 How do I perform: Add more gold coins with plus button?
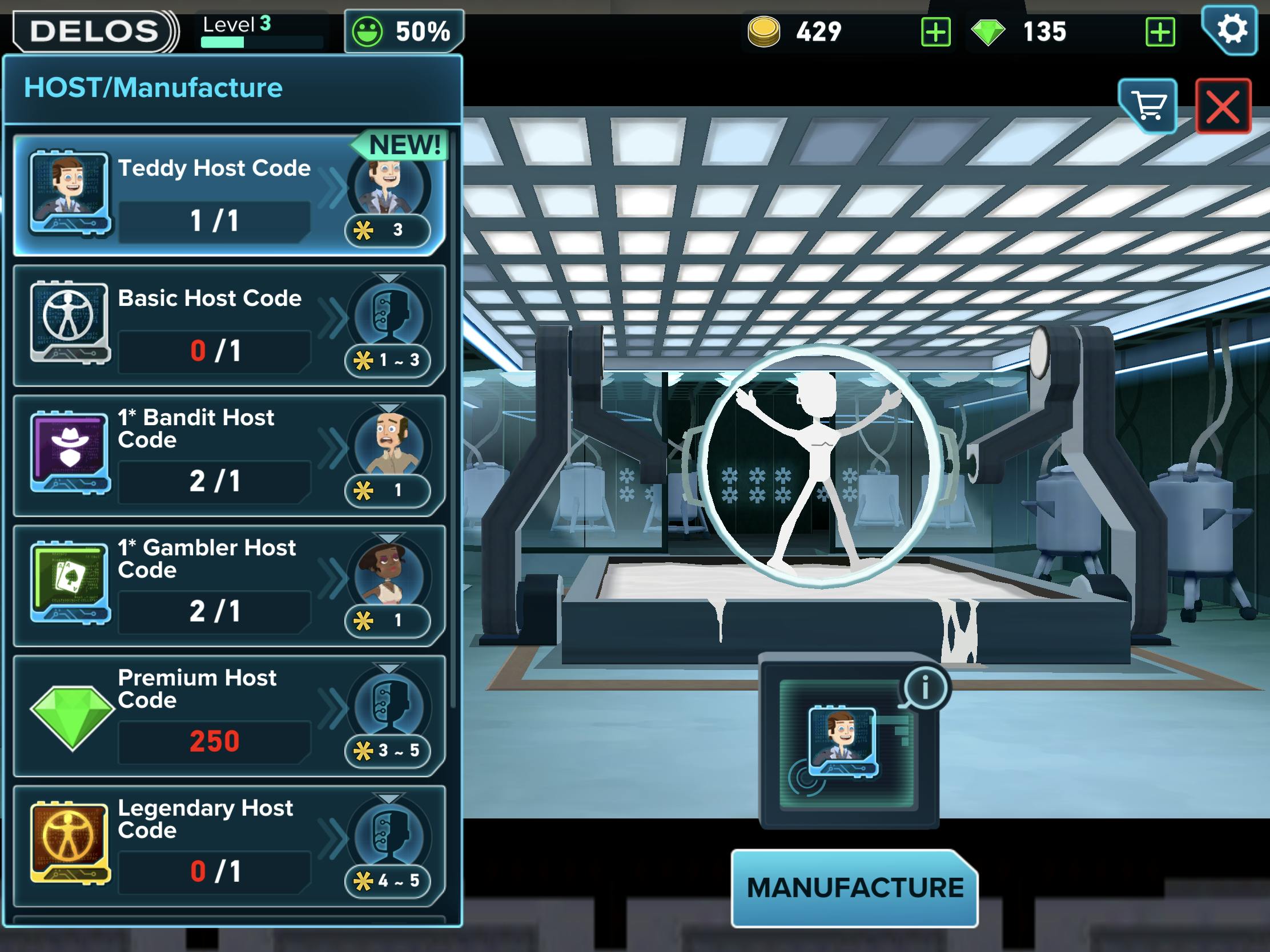[936, 31]
